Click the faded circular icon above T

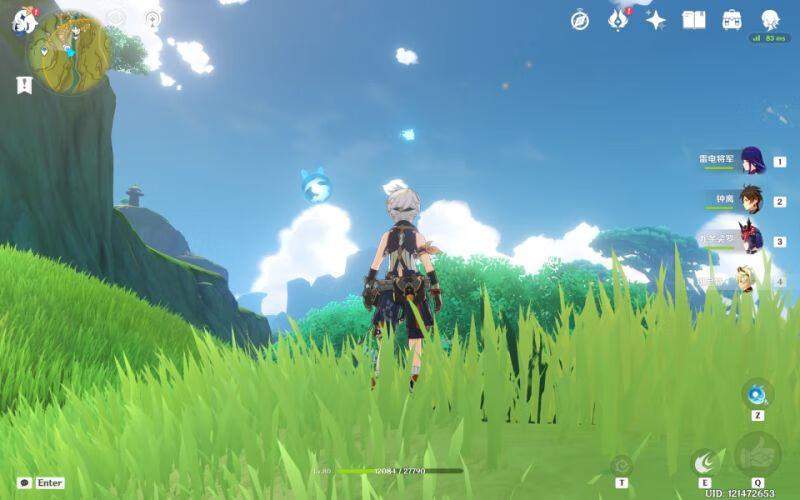tap(621, 464)
